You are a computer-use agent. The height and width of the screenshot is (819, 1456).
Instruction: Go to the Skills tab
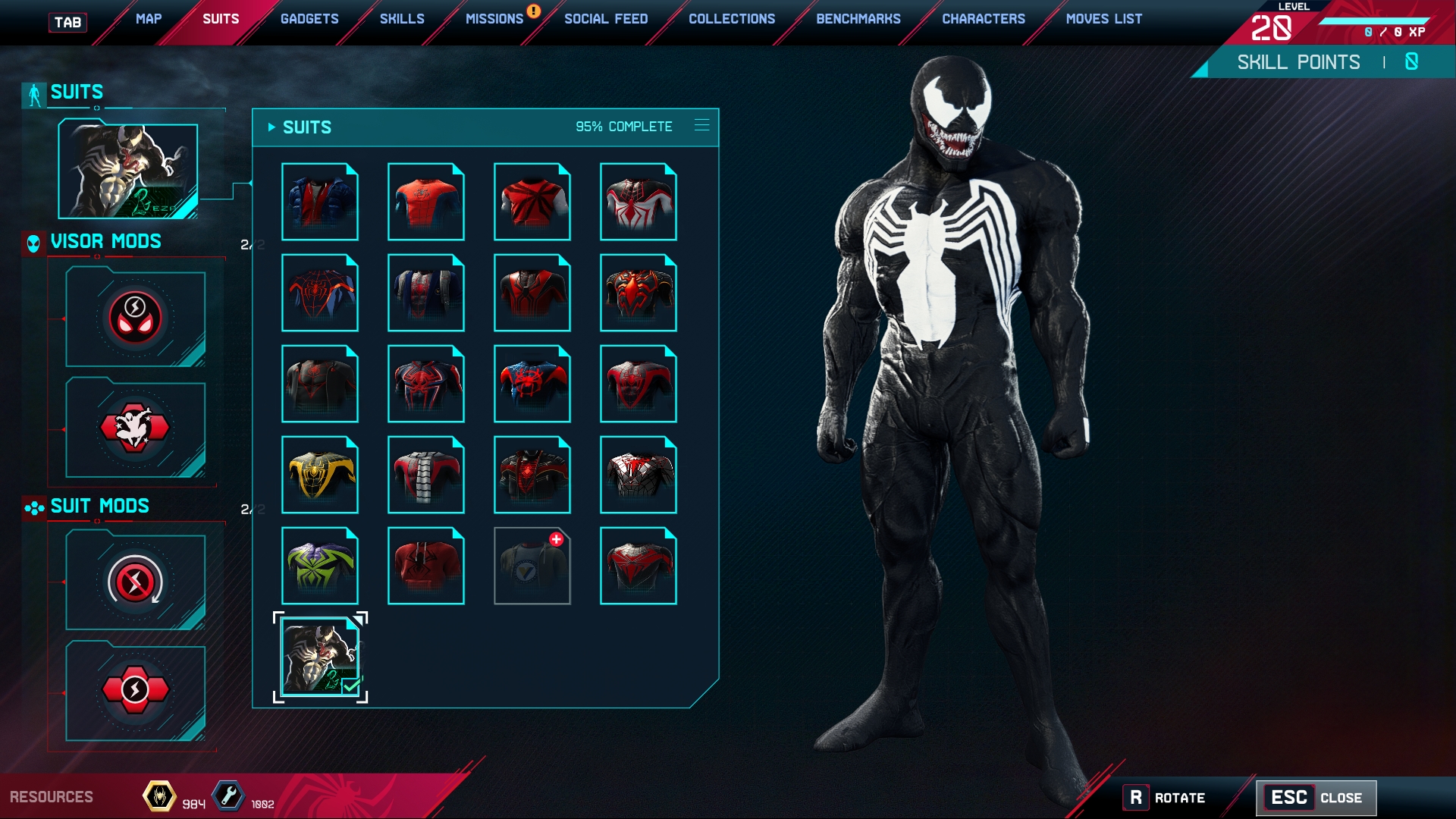[x=402, y=19]
